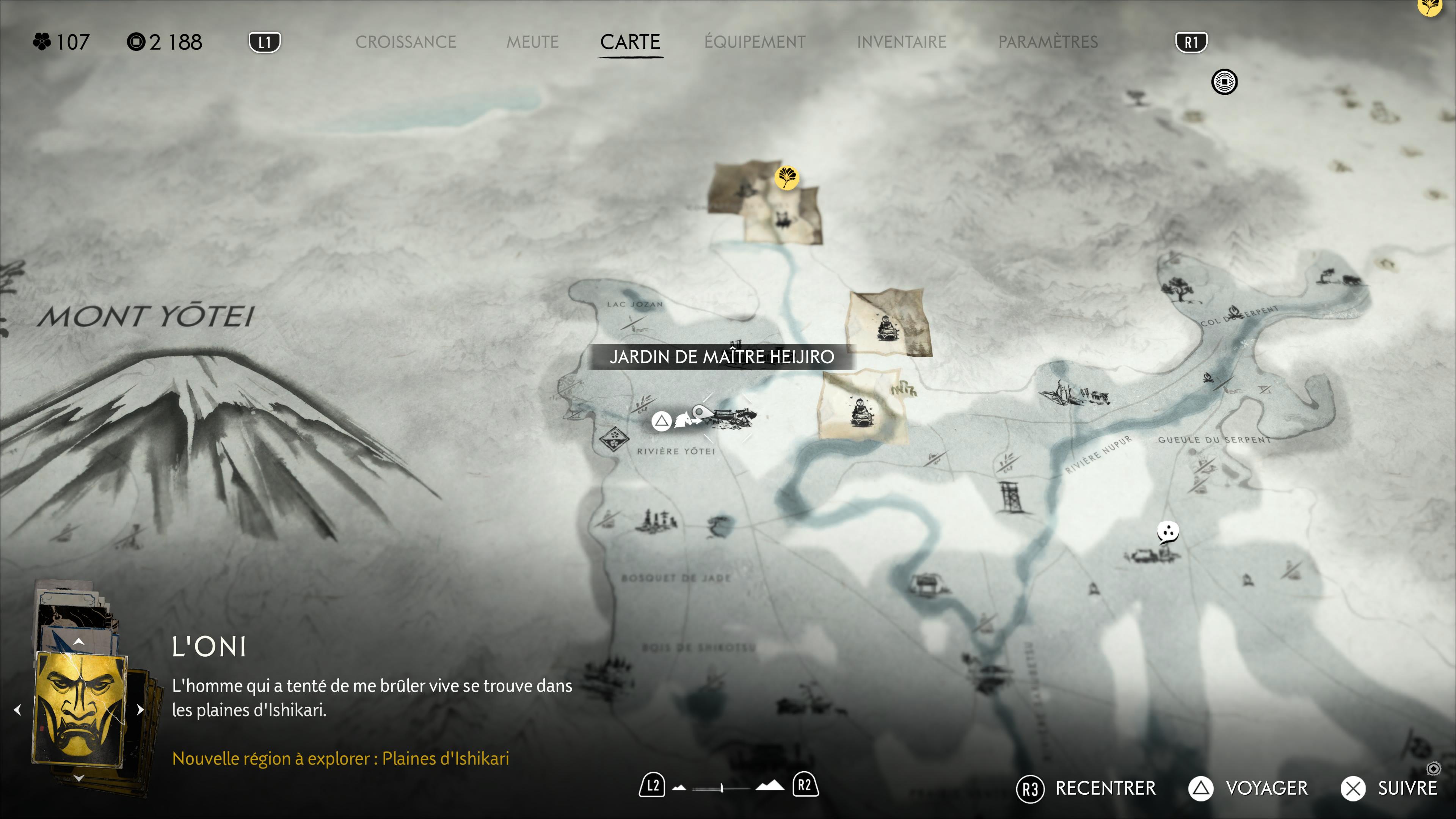Click the diamond crest marker near Rivière Yōtei
Screen dimensions: 1456x819
[x=613, y=438]
